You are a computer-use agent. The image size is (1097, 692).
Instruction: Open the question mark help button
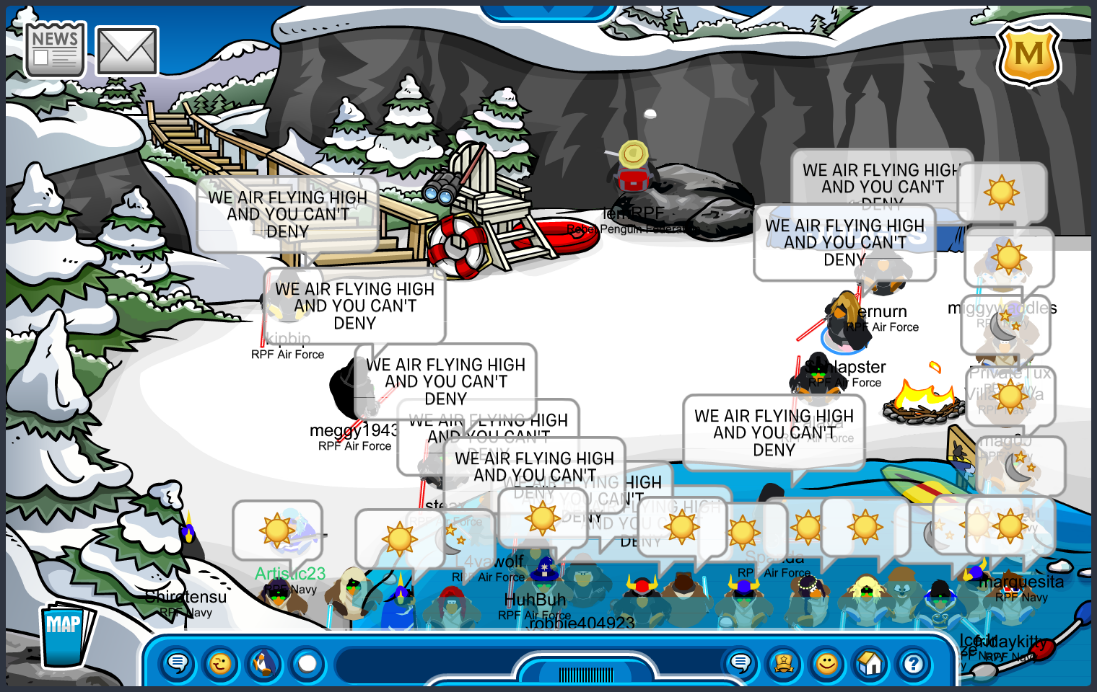(912, 662)
